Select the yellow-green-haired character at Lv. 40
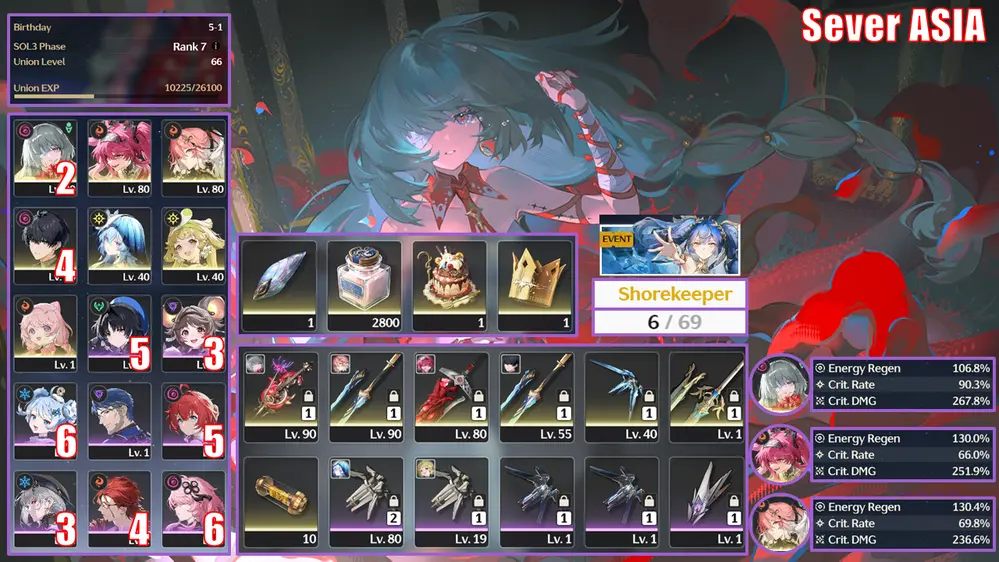Screen dimensions: 999x562 pos(194,245)
